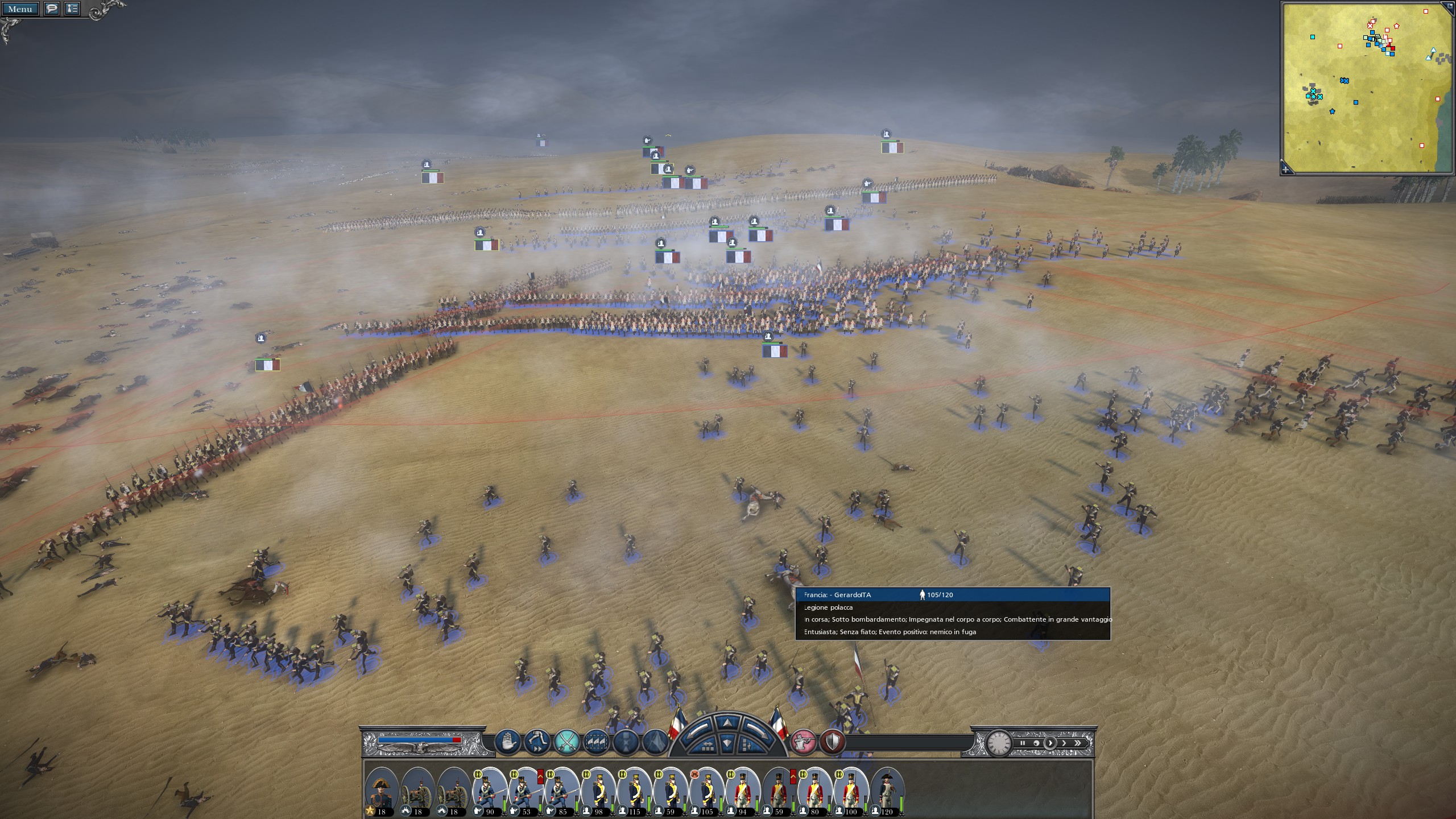Select the halt order hand icon
1456x819 pixels.
click(x=508, y=741)
